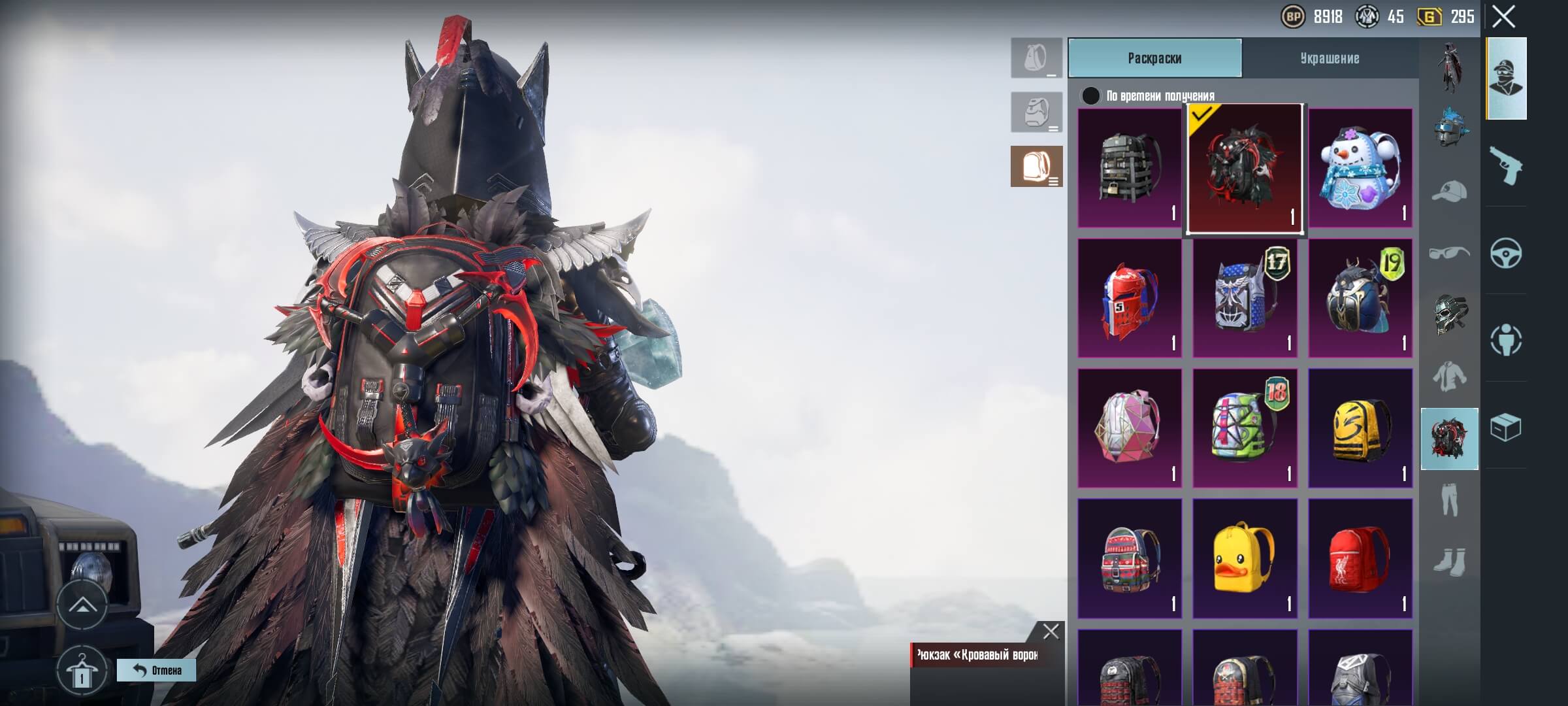The image size is (1568, 706).
Task: Open the glasses slot category
Action: point(1449,252)
